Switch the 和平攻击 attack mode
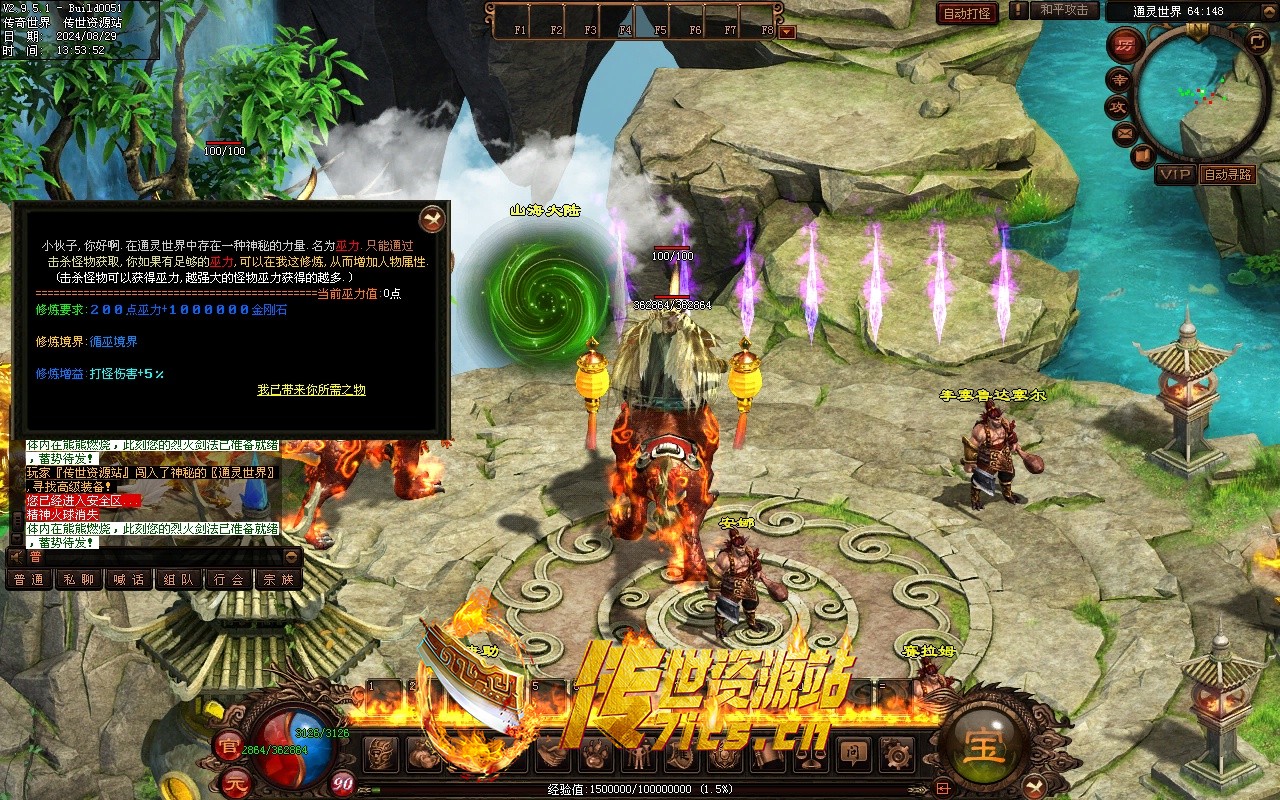The image size is (1280, 800). (x=1064, y=11)
